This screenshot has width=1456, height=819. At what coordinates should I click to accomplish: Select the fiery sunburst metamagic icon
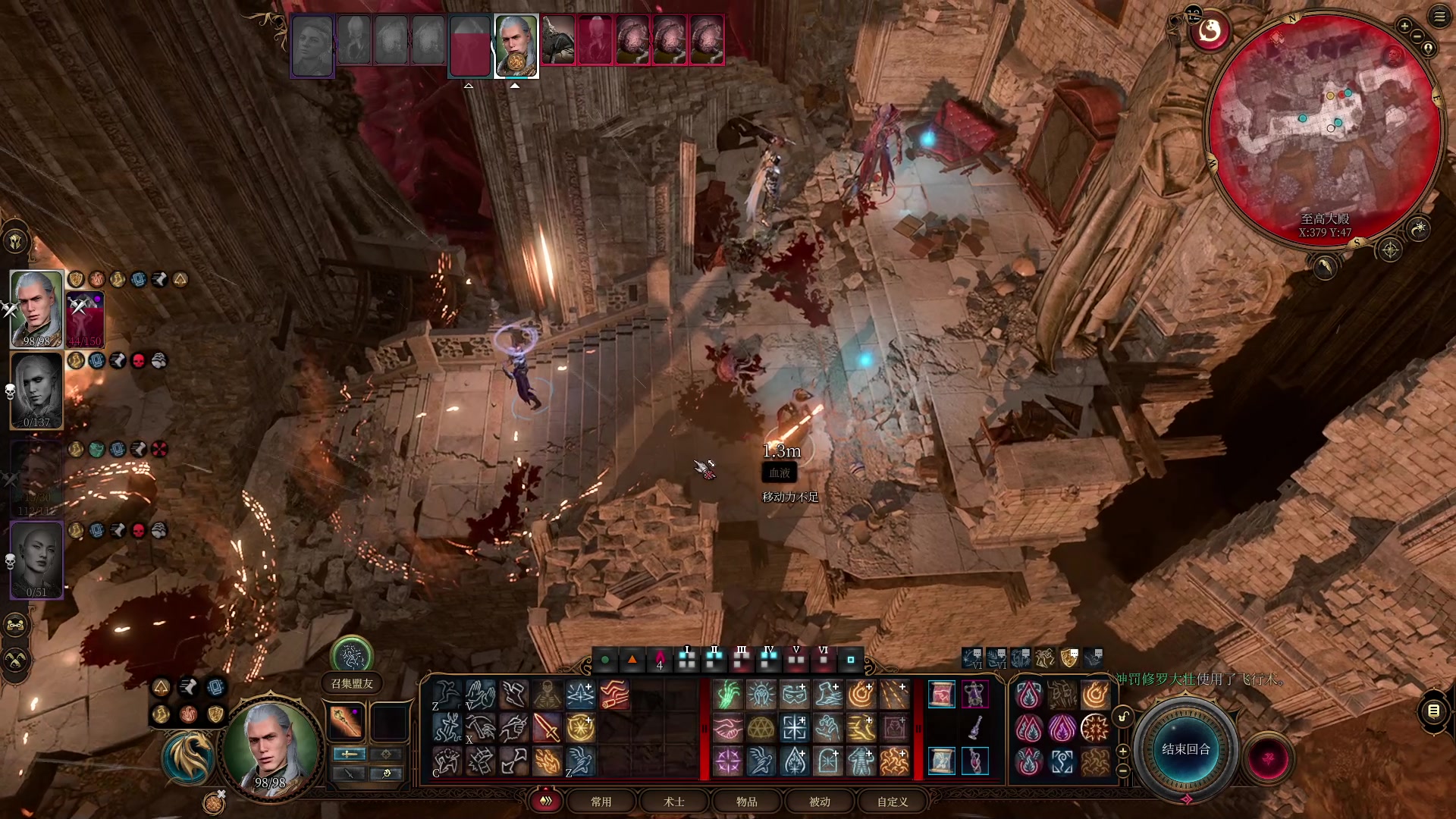(1095, 728)
